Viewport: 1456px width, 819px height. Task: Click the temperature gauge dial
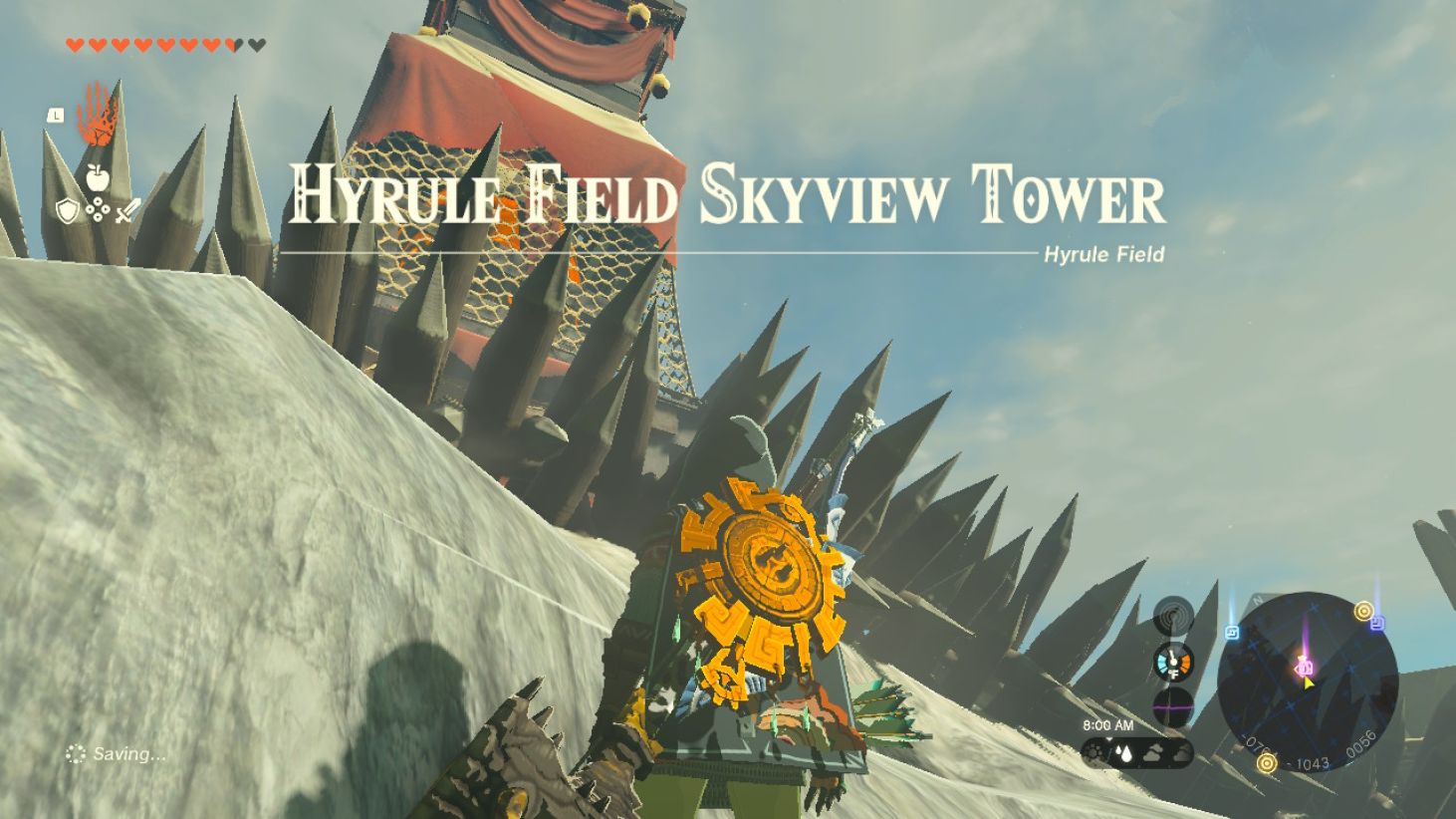coord(1172,661)
